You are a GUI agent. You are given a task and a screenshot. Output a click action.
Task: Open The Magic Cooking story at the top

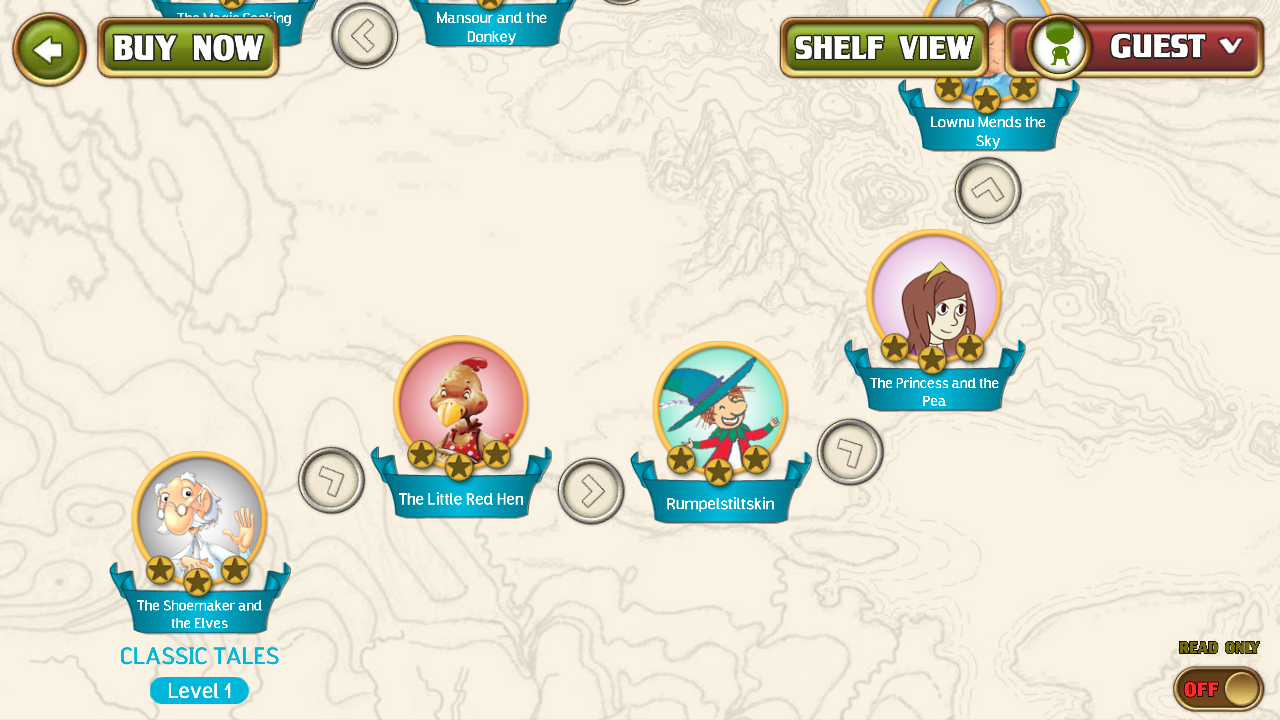[x=235, y=10]
